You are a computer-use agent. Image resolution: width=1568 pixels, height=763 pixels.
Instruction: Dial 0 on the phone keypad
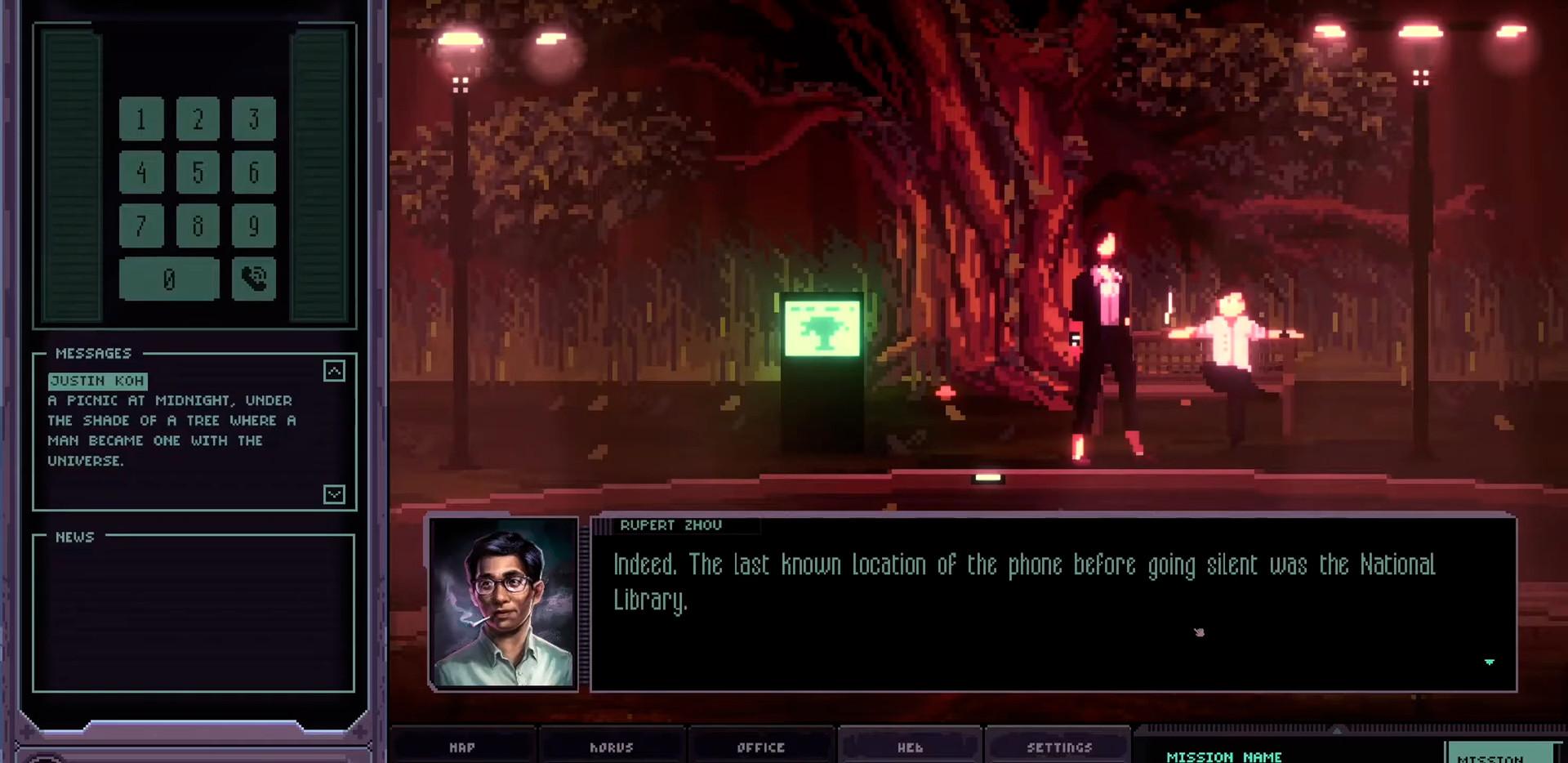point(168,279)
